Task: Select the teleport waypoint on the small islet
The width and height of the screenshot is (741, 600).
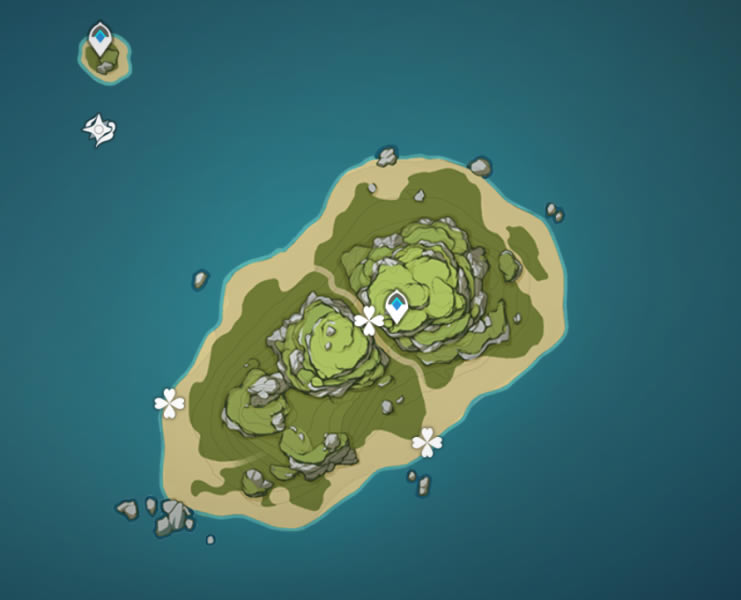Action: [100, 39]
